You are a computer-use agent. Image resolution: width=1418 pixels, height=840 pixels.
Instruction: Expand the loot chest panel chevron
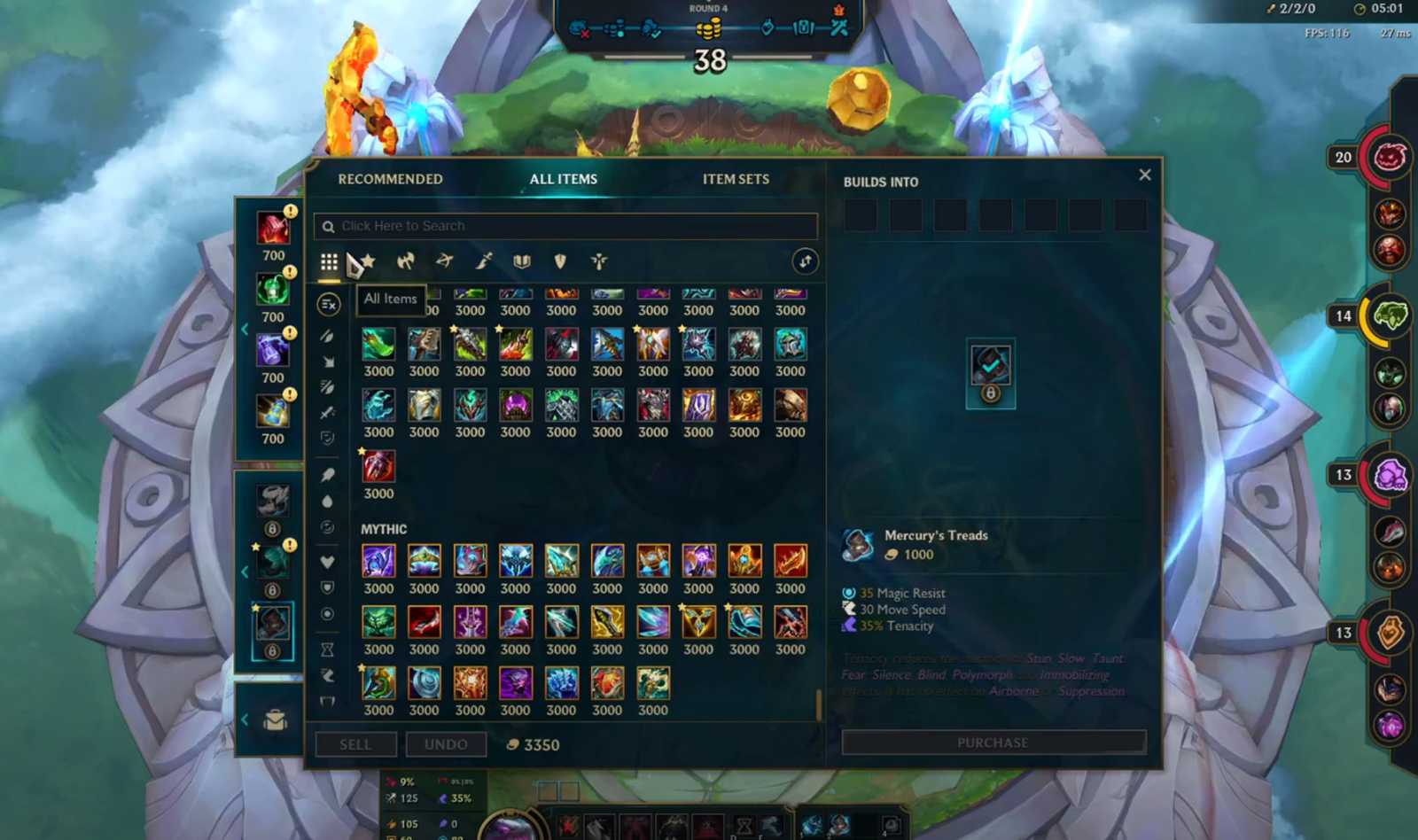tap(245, 719)
